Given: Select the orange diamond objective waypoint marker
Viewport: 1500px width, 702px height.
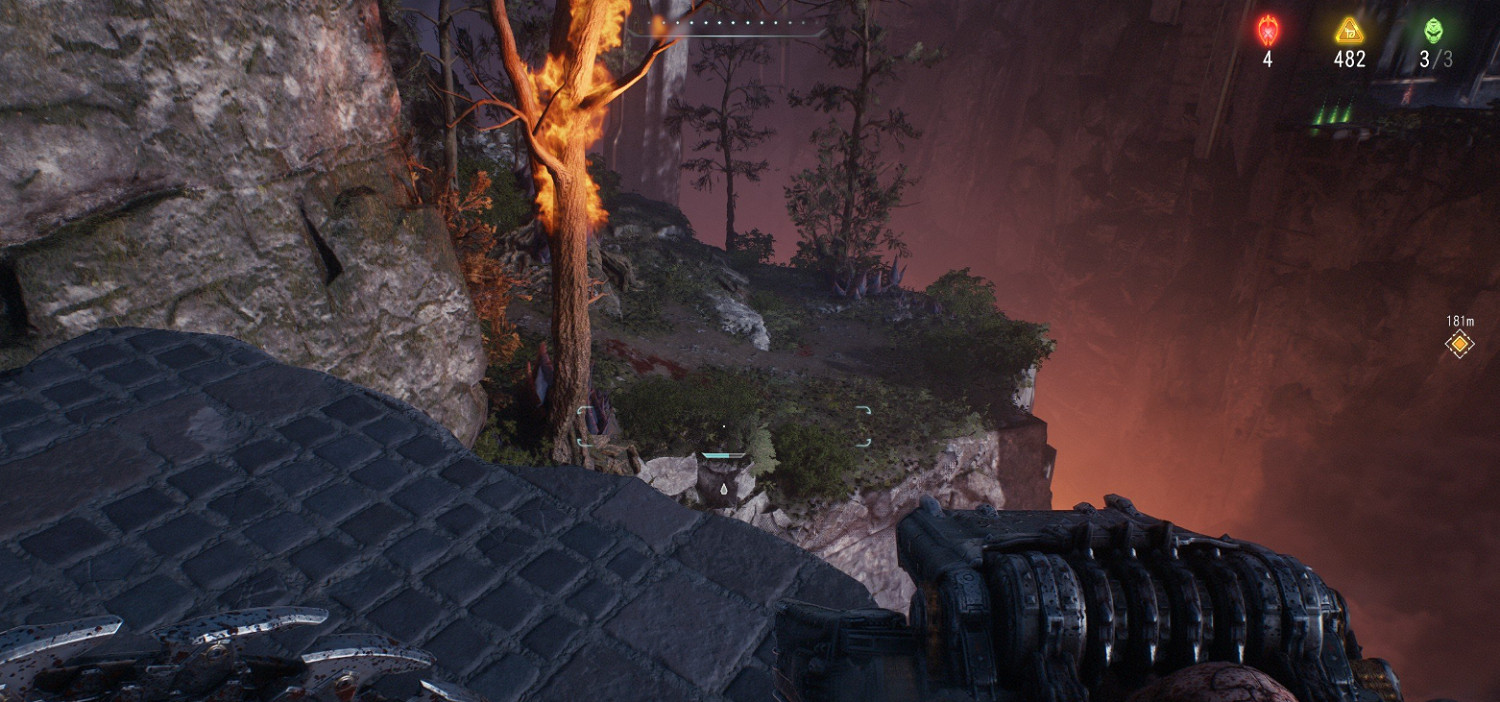Looking at the screenshot, I should [1460, 345].
